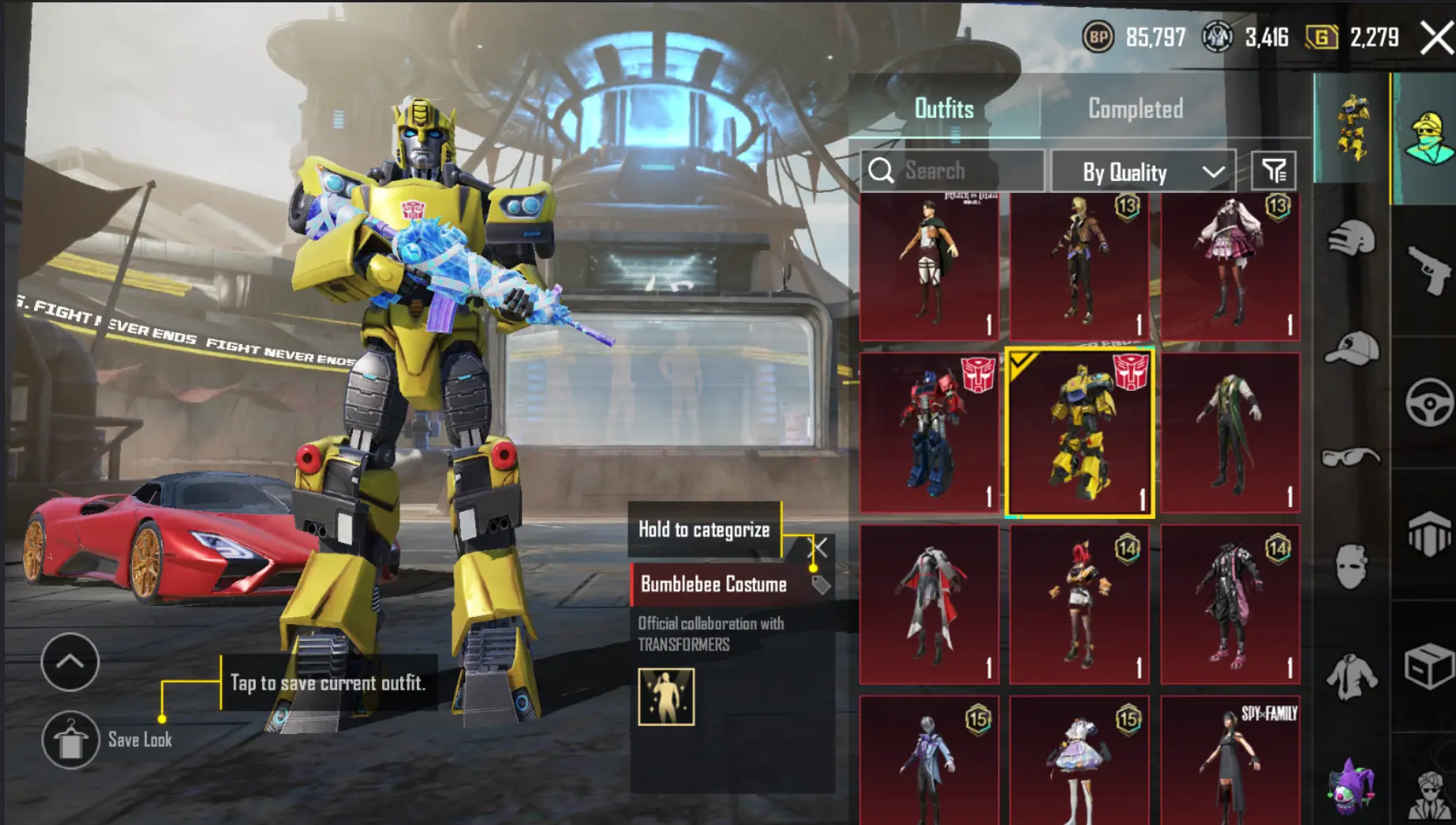1456x825 pixels.
Task: Tap the emote icon in costume details
Action: click(x=666, y=697)
